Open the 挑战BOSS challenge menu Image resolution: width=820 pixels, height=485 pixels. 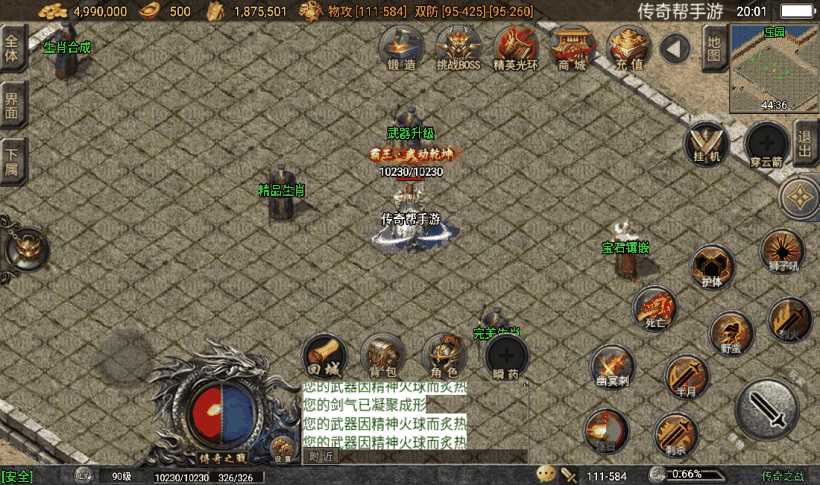(458, 47)
